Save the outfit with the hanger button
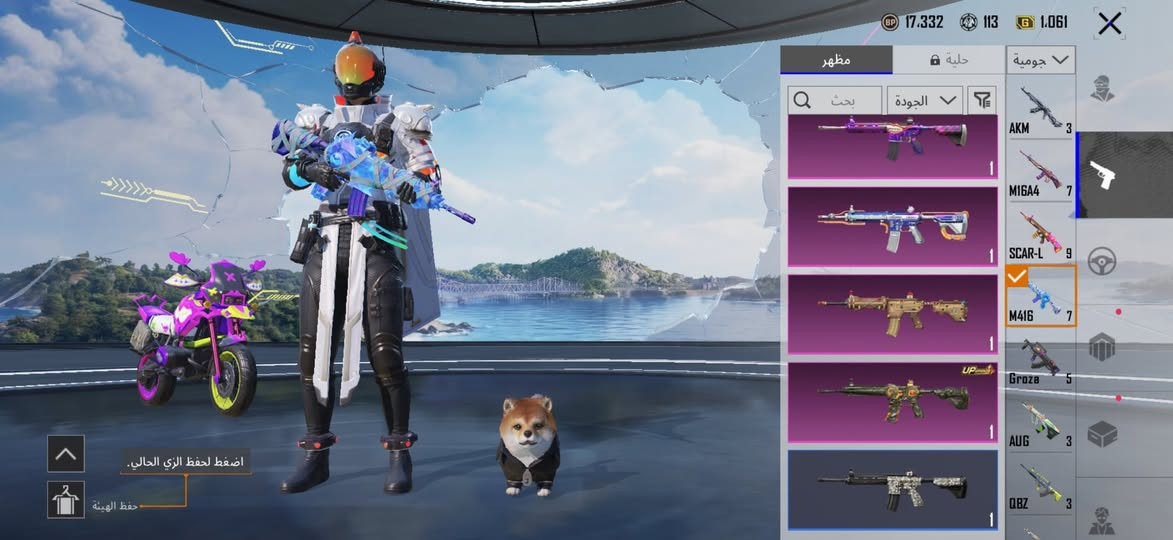The height and width of the screenshot is (540, 1173). [66, 499]
